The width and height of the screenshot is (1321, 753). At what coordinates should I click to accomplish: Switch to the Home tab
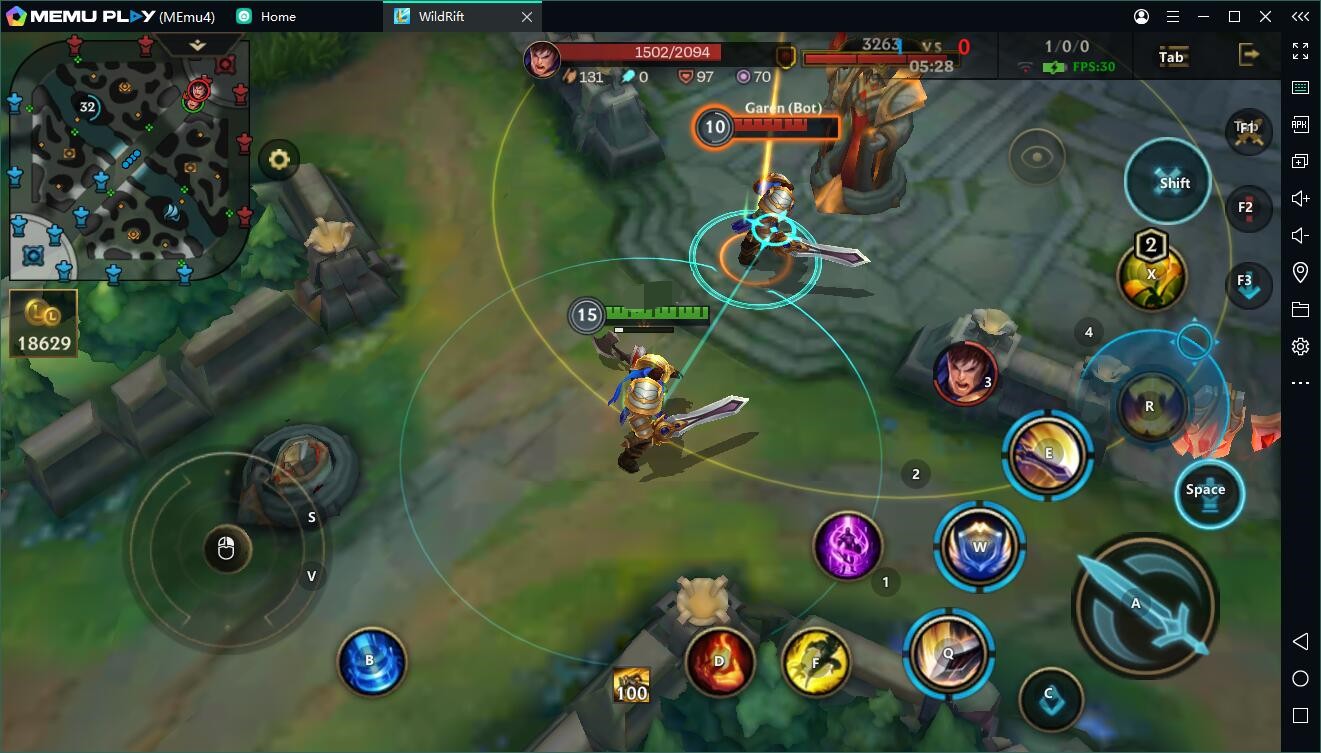pos(277,17)
